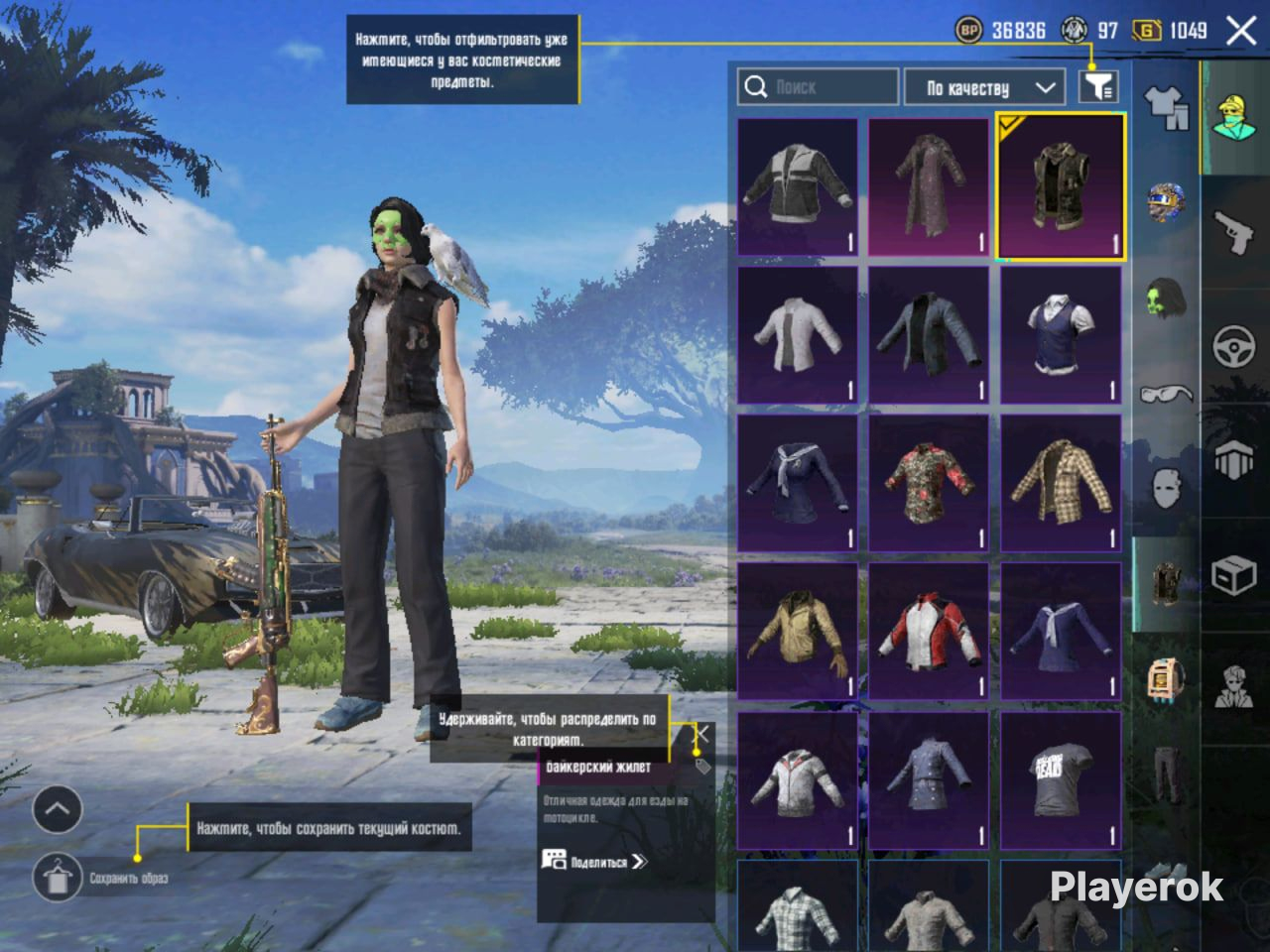Click the search field for items

(818, 87)
